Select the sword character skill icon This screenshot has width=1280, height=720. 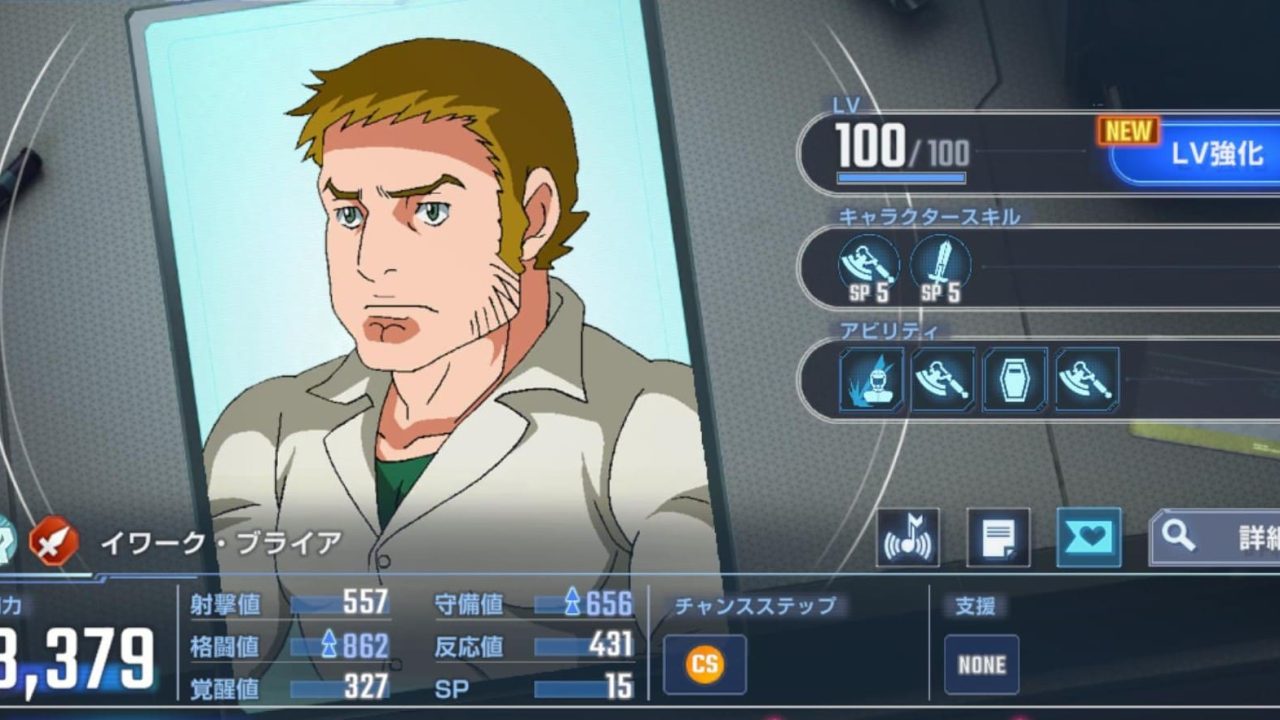940,265
